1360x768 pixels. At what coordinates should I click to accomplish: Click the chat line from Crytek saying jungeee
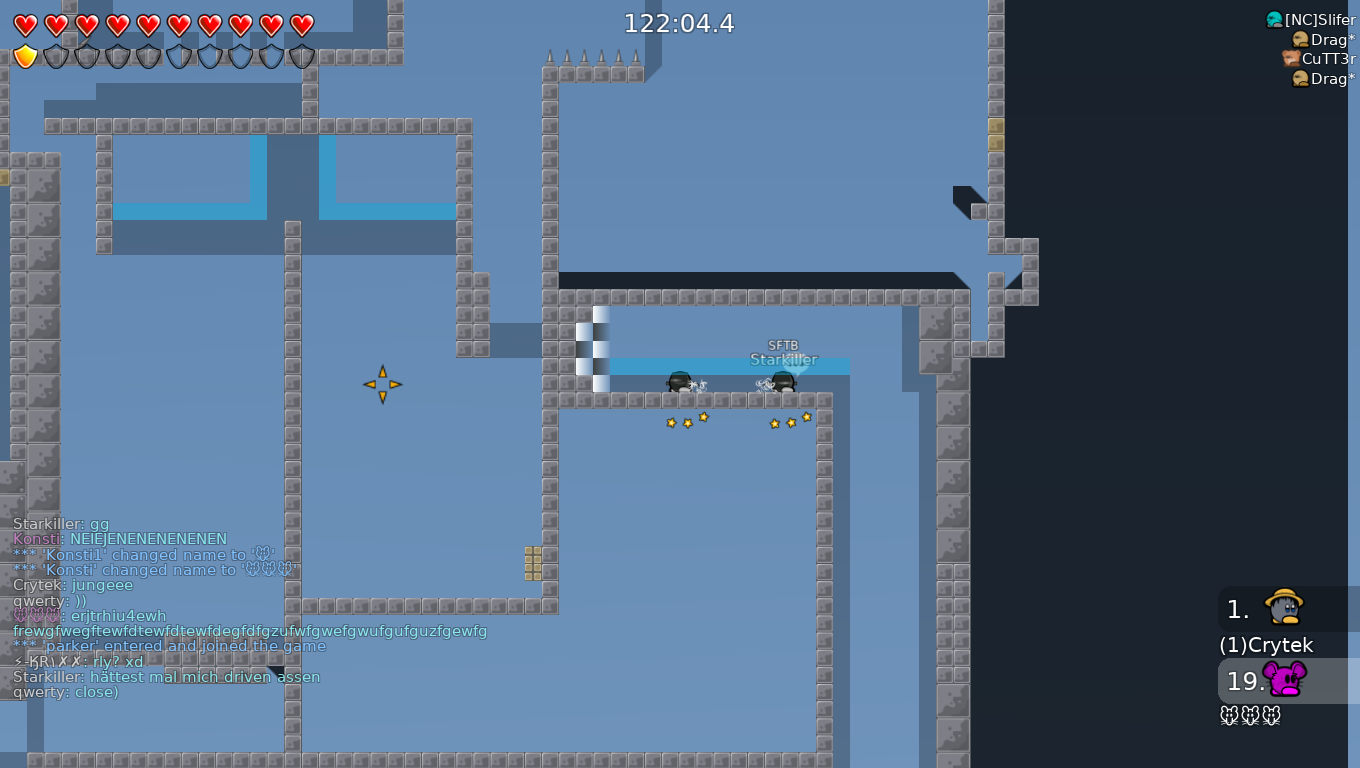click(x=70, y=584)
